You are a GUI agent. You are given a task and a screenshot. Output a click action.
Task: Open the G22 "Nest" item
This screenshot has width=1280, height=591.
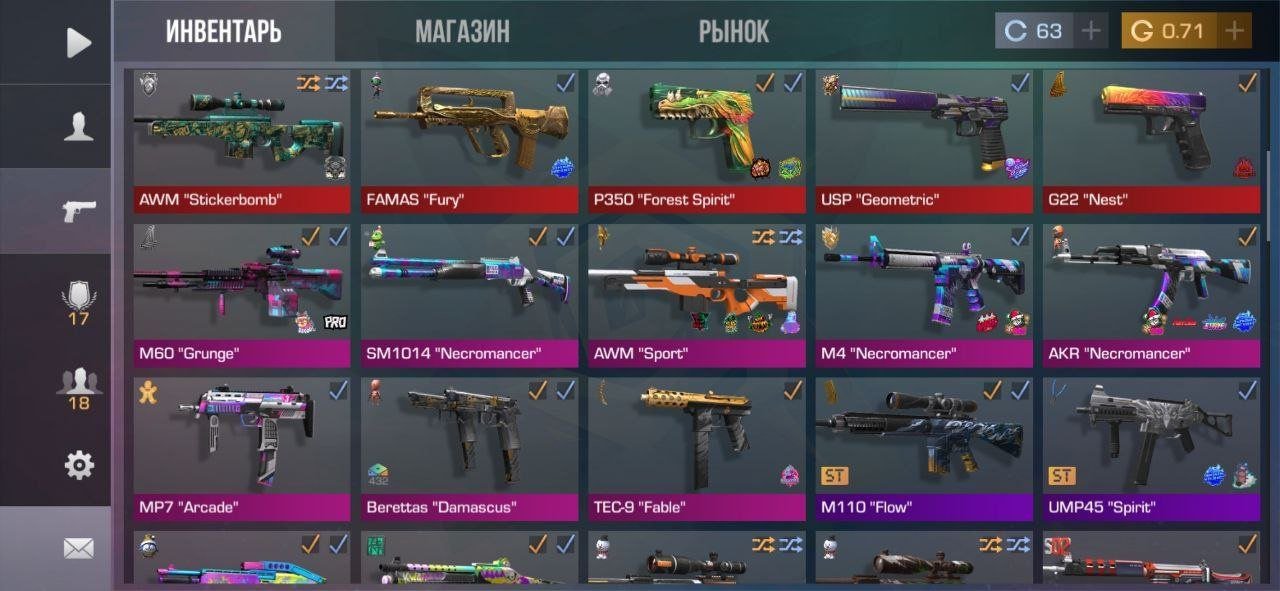(x=1151, y=140)
